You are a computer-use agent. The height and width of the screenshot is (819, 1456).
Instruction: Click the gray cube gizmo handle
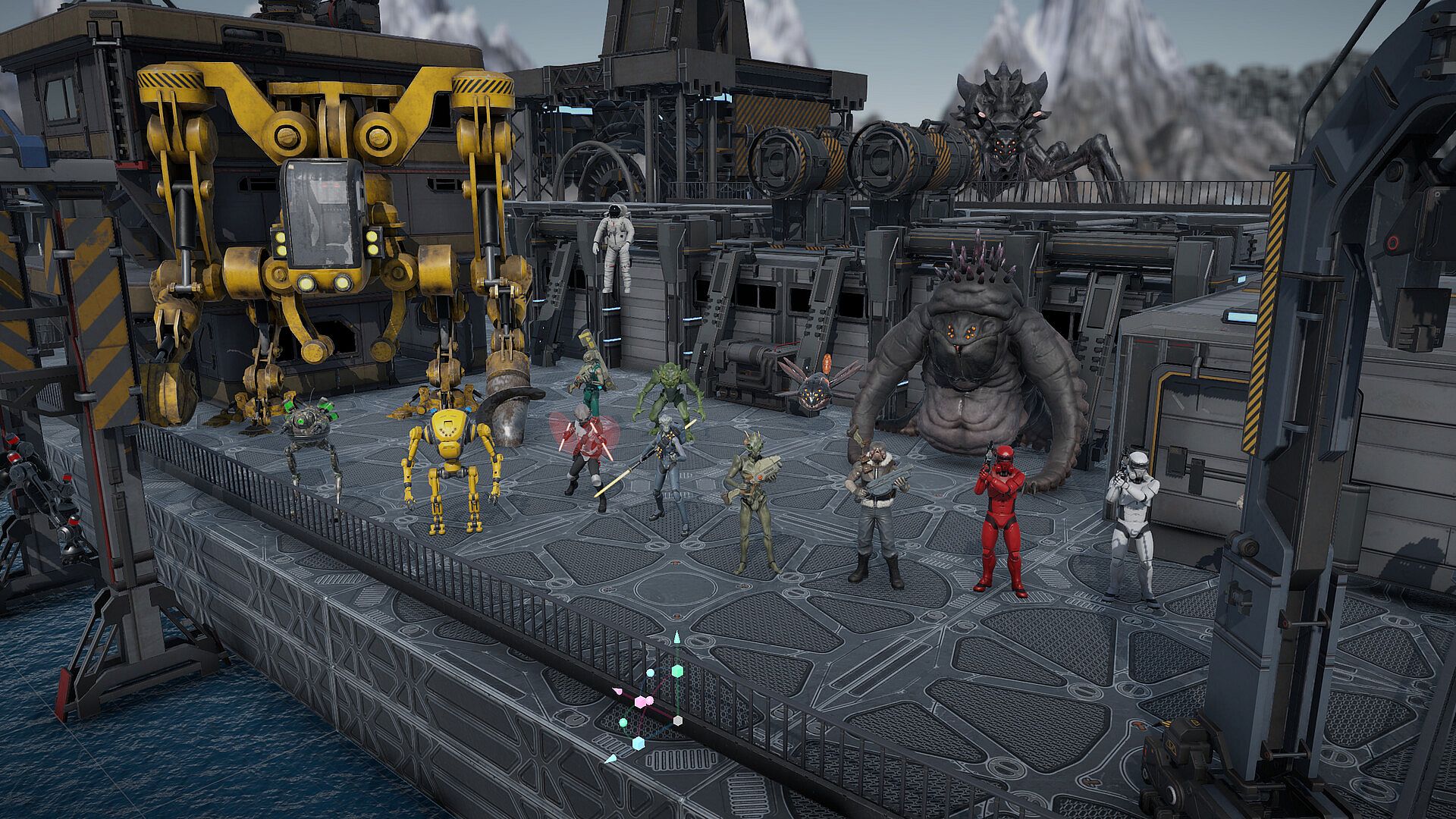click(x=678, y=720)
